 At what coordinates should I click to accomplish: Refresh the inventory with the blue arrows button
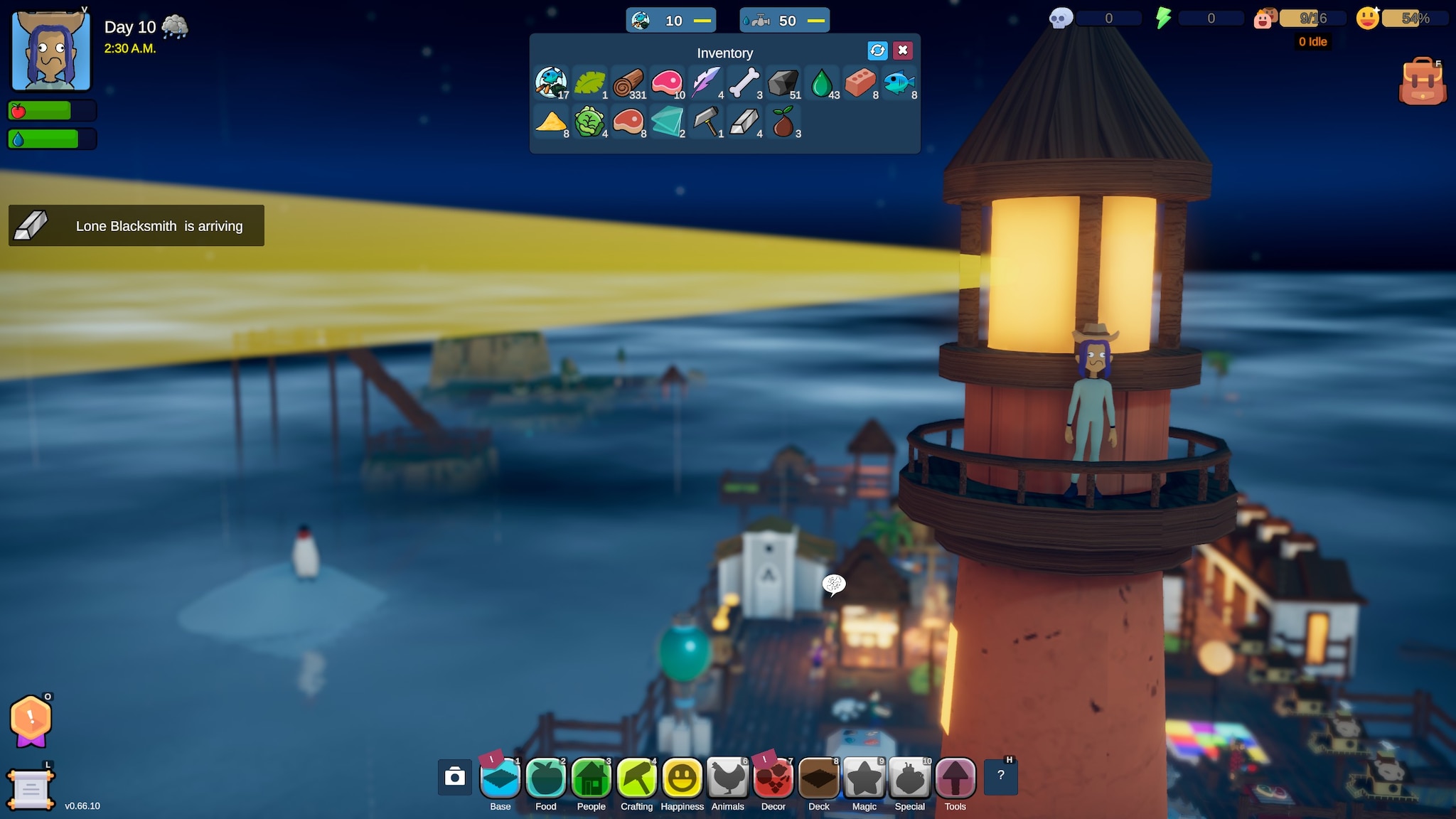pos(877,50)
